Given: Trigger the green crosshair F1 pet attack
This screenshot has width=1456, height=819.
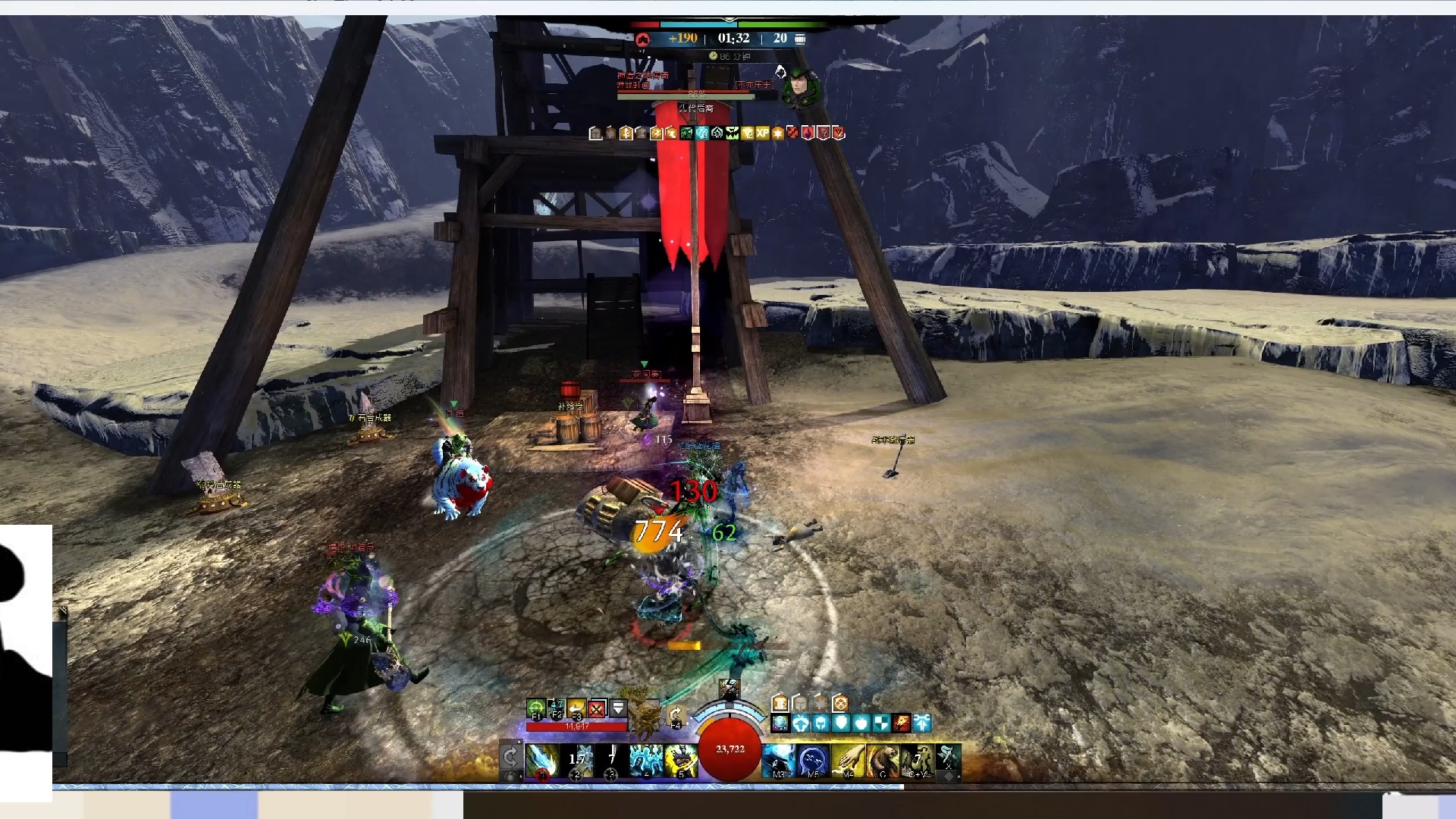Looking at the screenshot, I should (x=536, y=709).
